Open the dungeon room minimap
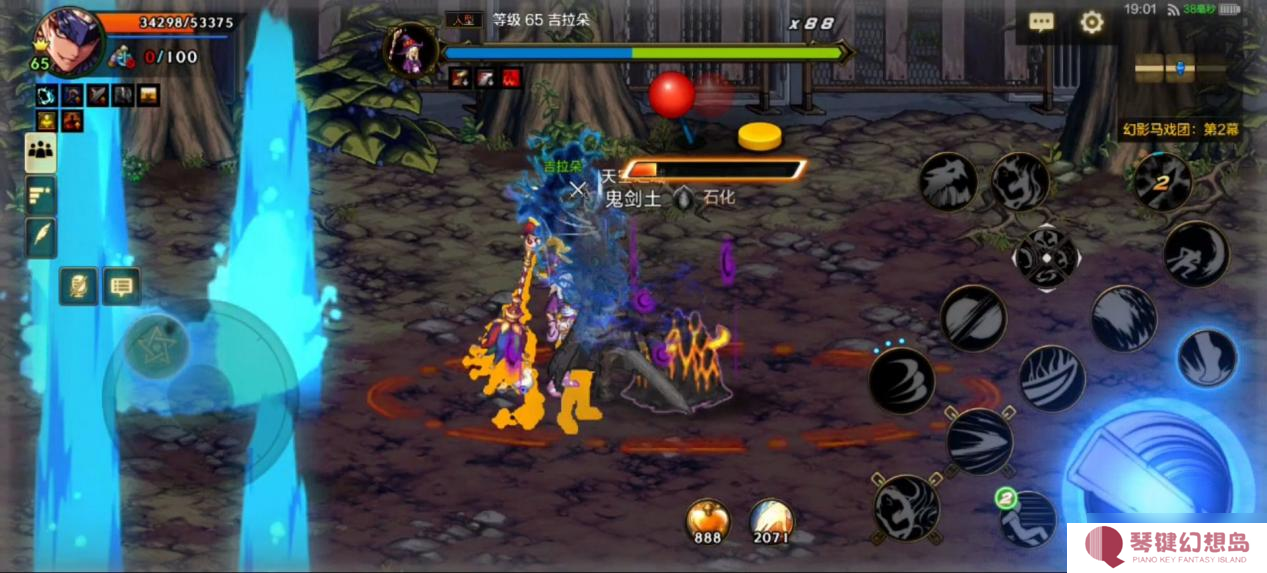Image resolution: width=1267 pixels, height=573 pixels. coord(1180,68)
